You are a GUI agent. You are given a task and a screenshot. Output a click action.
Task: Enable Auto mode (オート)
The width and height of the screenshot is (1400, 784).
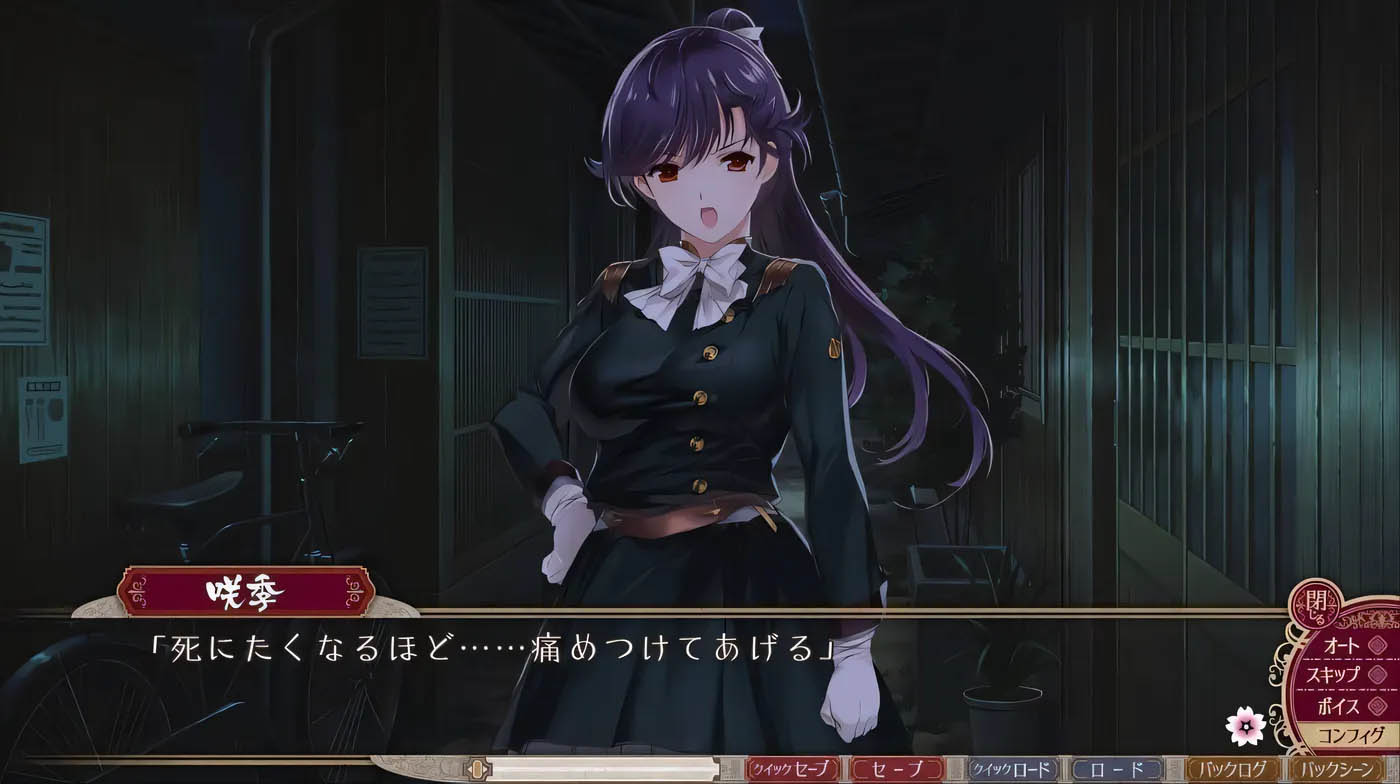(x=1342, y=645)
